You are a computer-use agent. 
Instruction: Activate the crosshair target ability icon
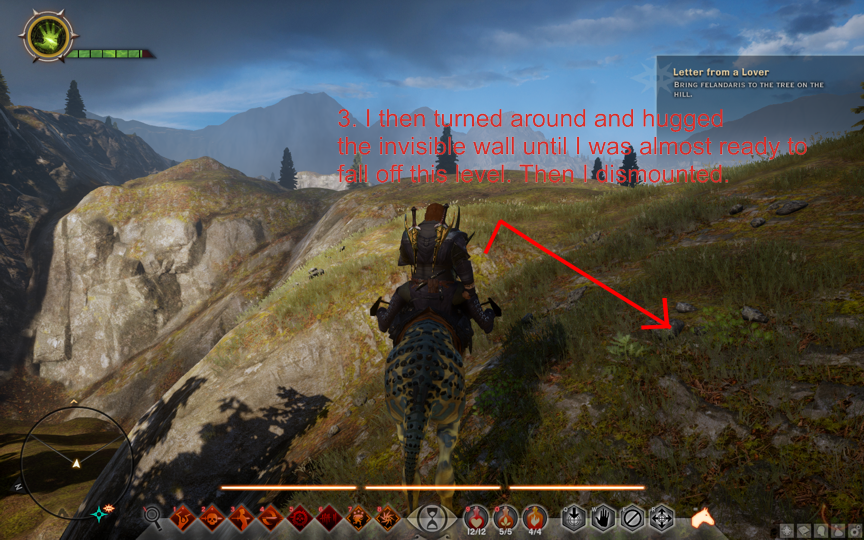point(299,518)
